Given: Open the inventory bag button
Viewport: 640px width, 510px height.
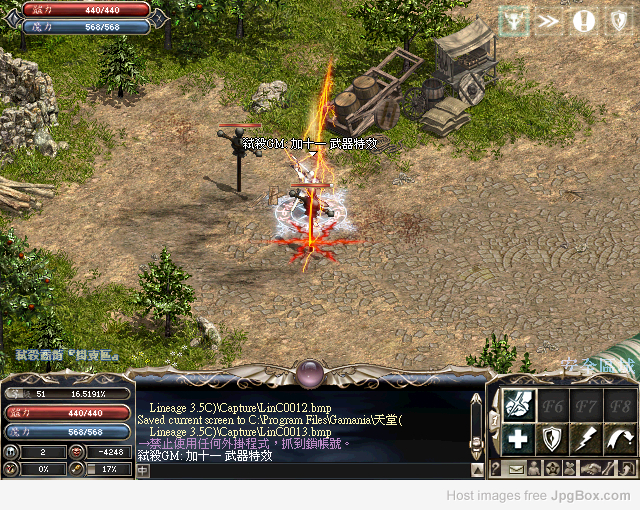Looking at the screenshot, I should [x=571, y=469].
